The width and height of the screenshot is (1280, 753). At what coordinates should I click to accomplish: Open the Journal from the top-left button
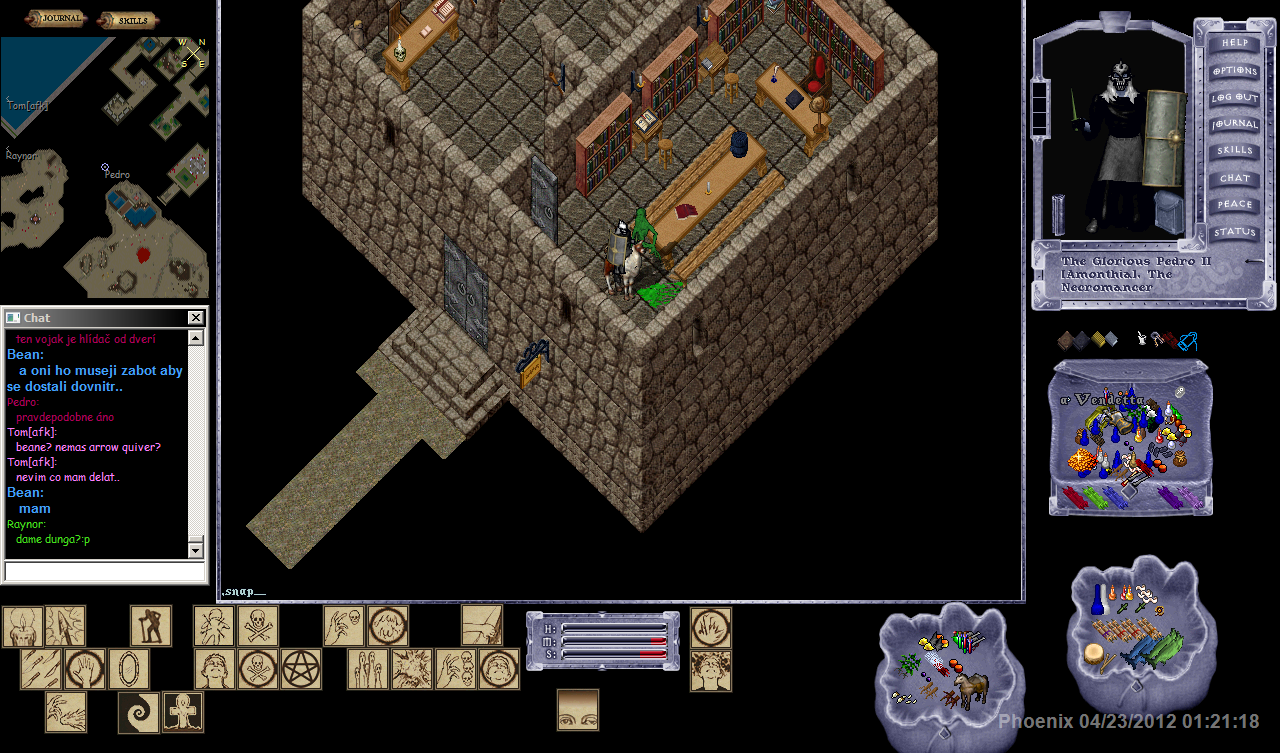(56, 19)
